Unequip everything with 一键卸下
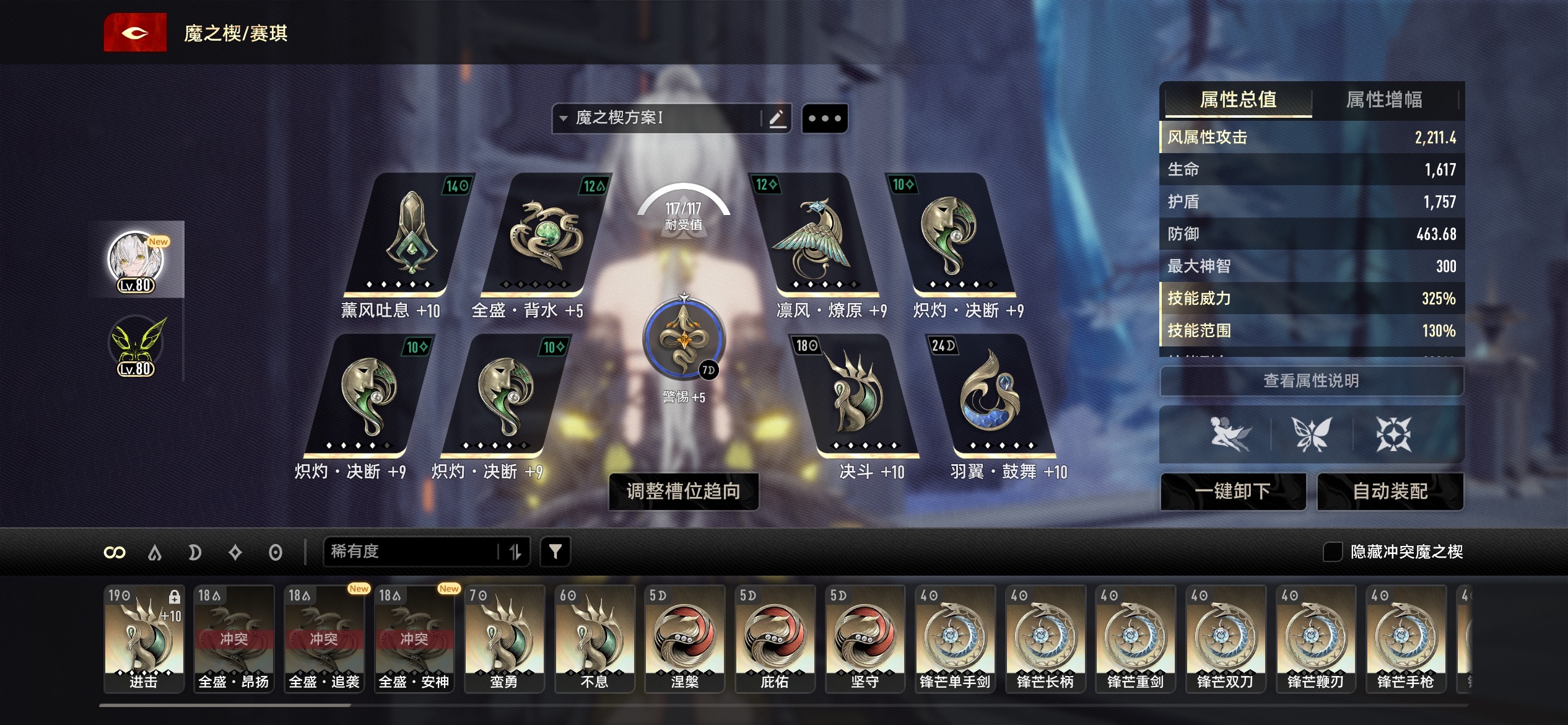Screen dimensions: 1568x725 click(x=1233, y=491)
